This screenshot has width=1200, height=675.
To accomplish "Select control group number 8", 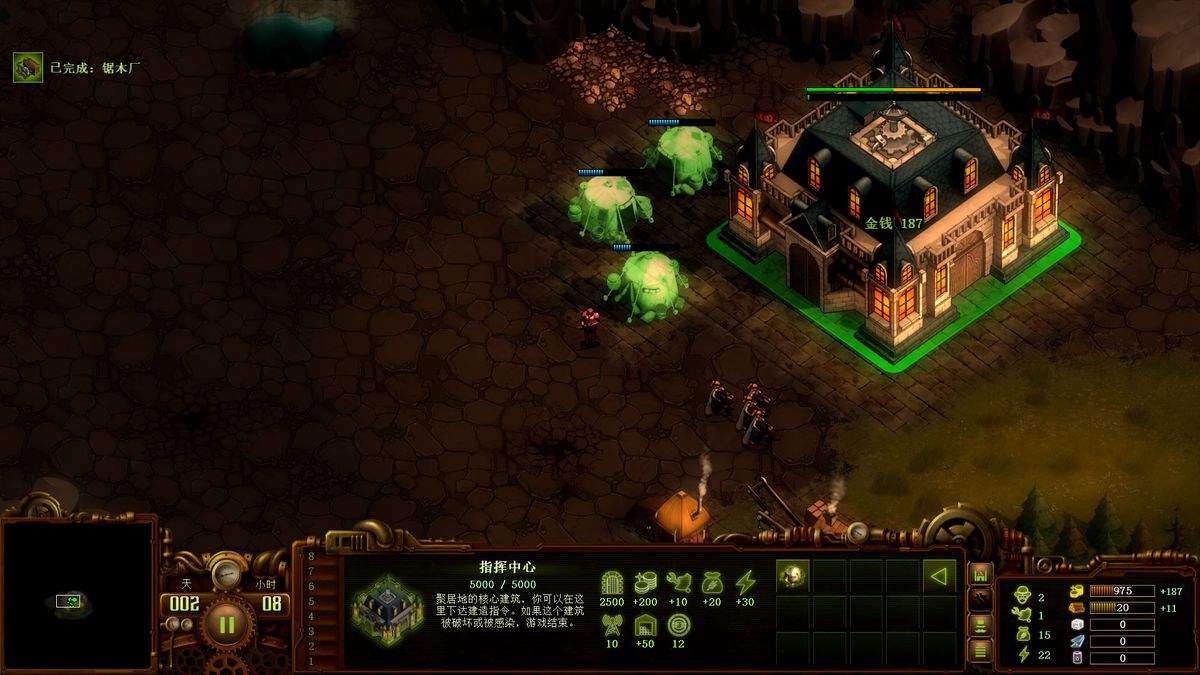I will pos(311,557).
